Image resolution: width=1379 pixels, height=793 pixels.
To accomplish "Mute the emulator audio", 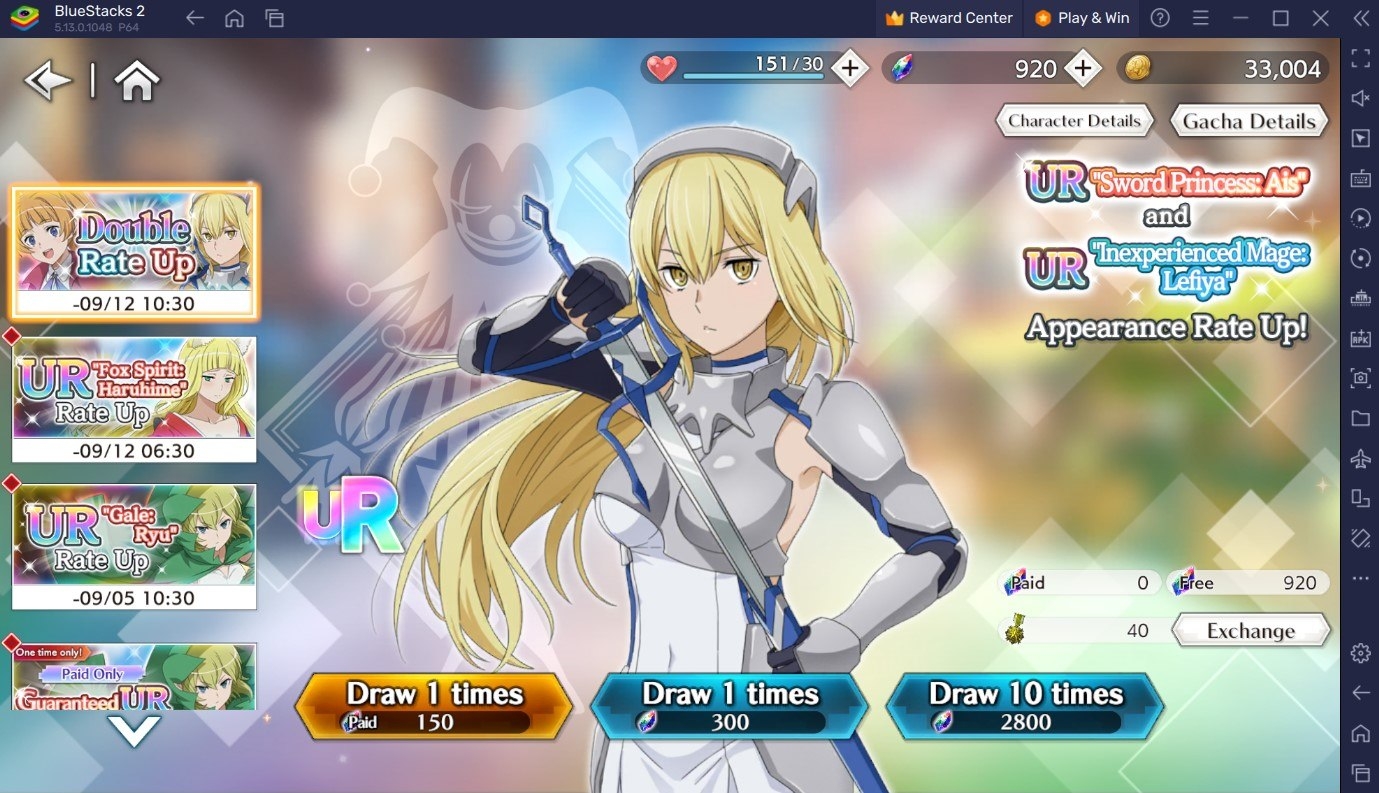I will pos(1360,97).
